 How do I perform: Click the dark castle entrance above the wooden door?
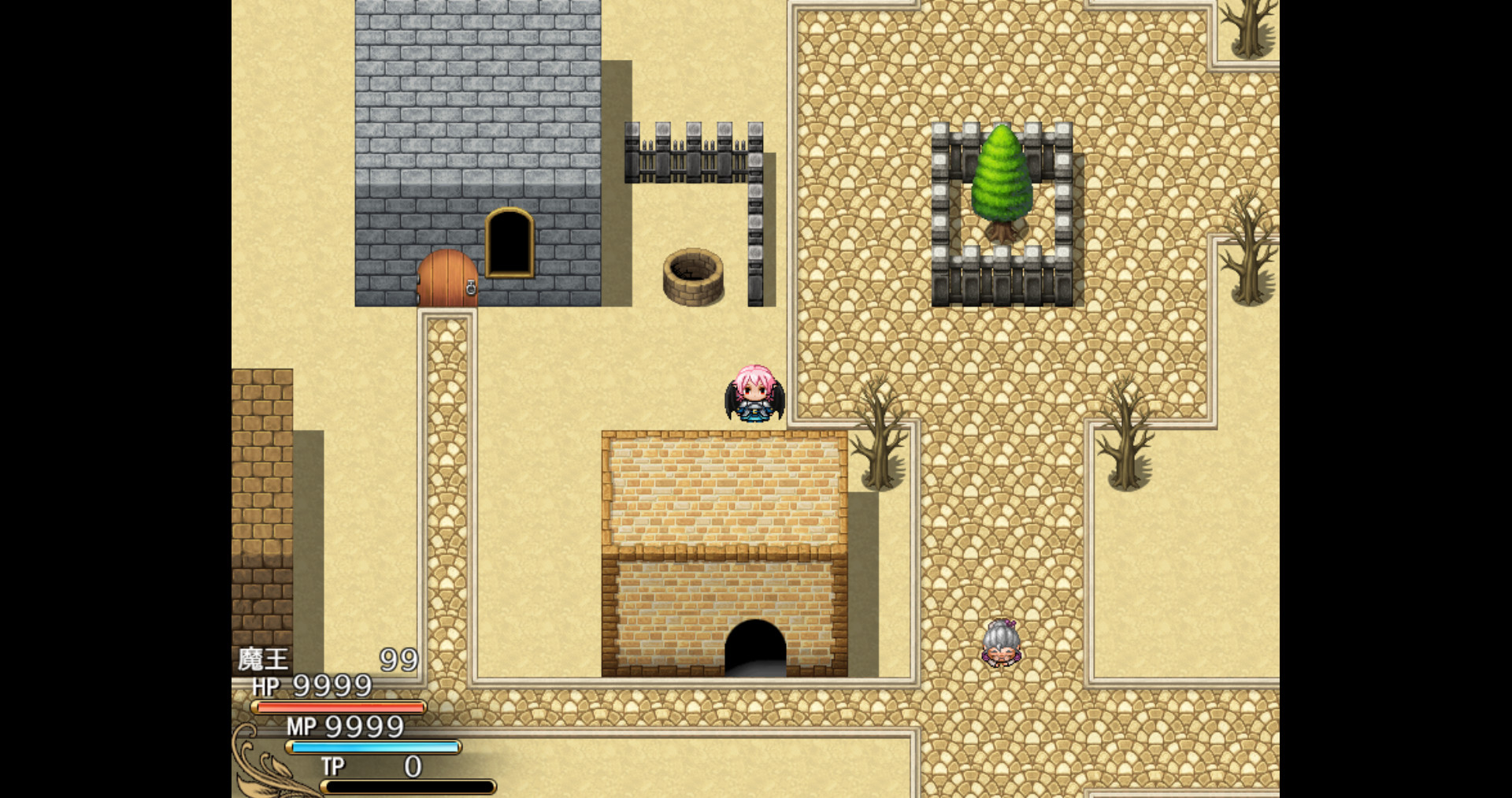coord(510,244)
